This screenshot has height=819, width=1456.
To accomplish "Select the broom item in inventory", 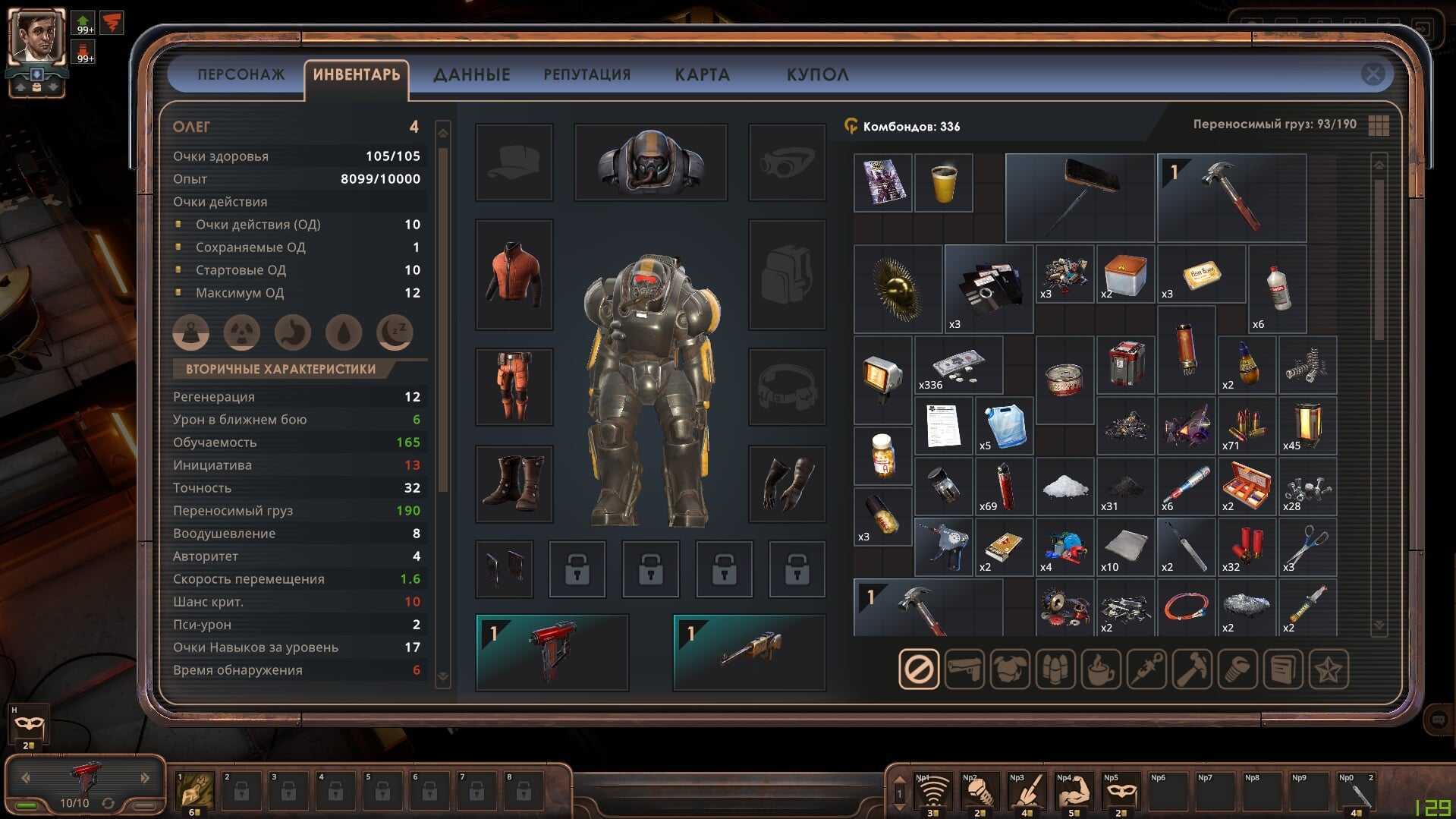I will 1079,197.
